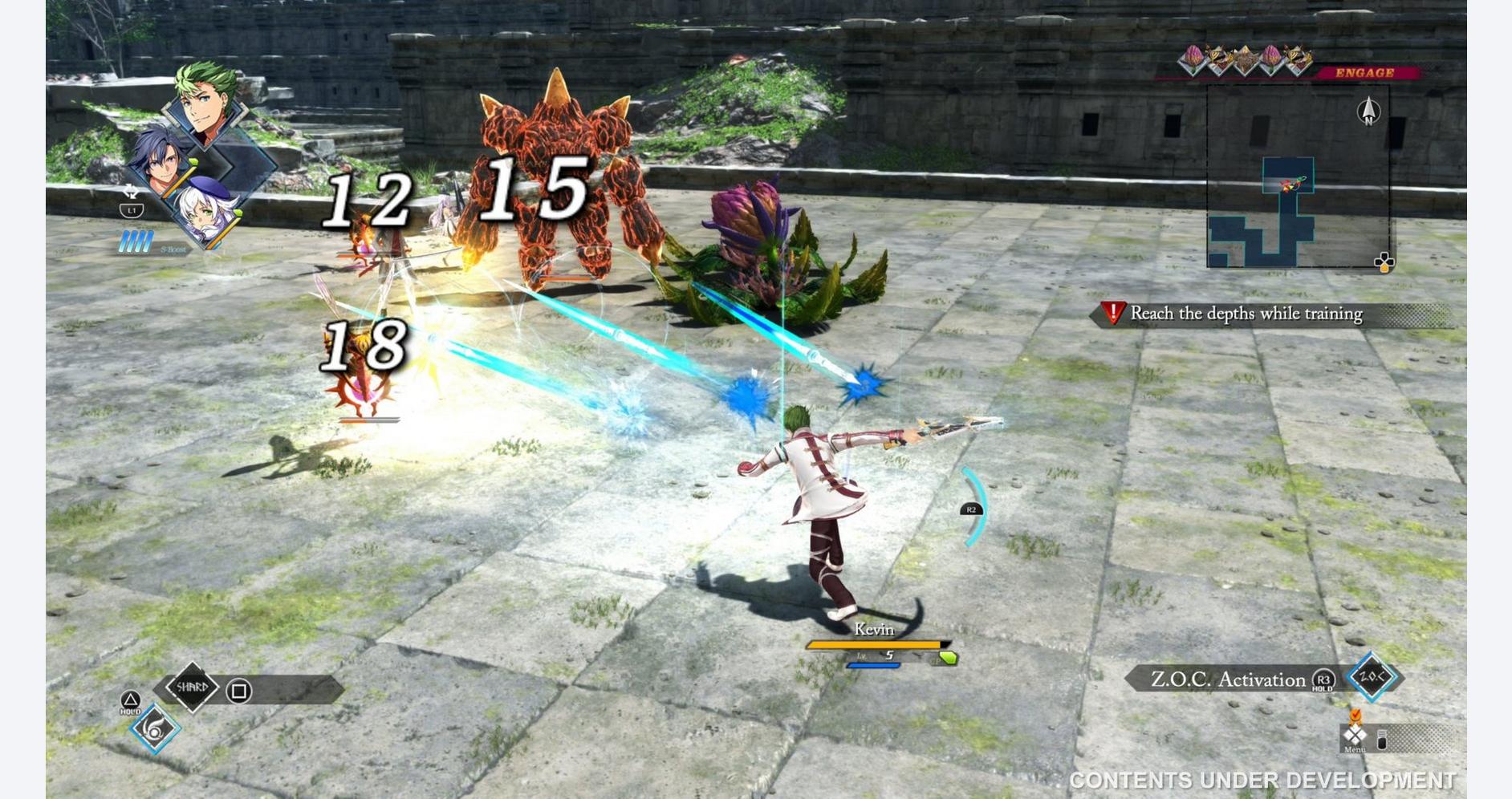Screen dimensions: 1512x799
Task: Click the north compass arrow on minimap
Action: click(1368, 111)
